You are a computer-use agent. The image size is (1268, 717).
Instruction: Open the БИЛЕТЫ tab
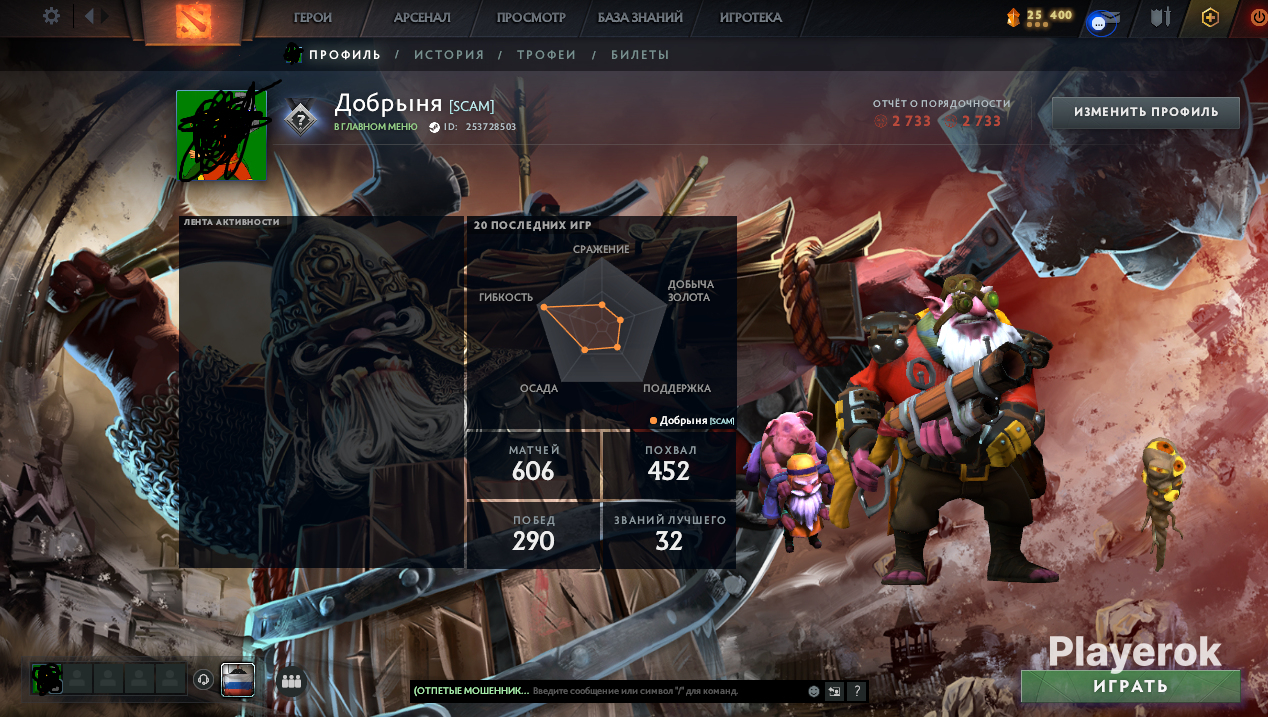[640, 55]
